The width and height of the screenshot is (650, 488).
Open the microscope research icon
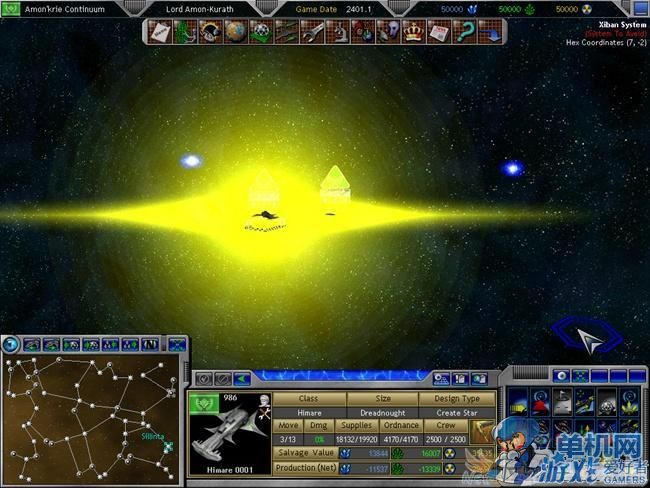337,33
